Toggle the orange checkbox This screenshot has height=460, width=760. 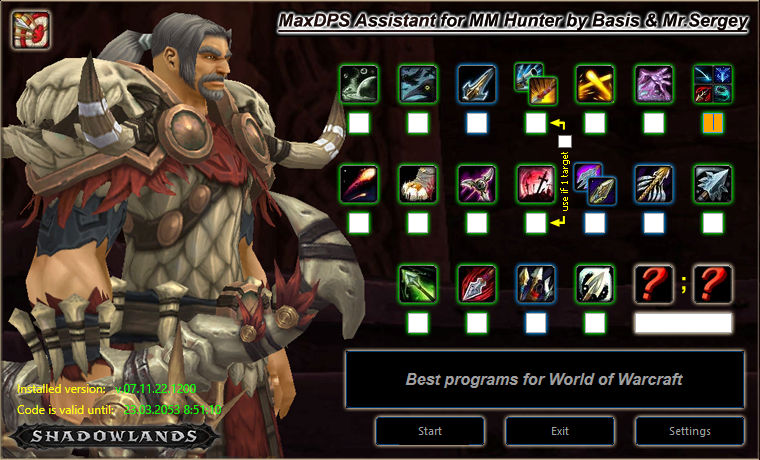713,123
